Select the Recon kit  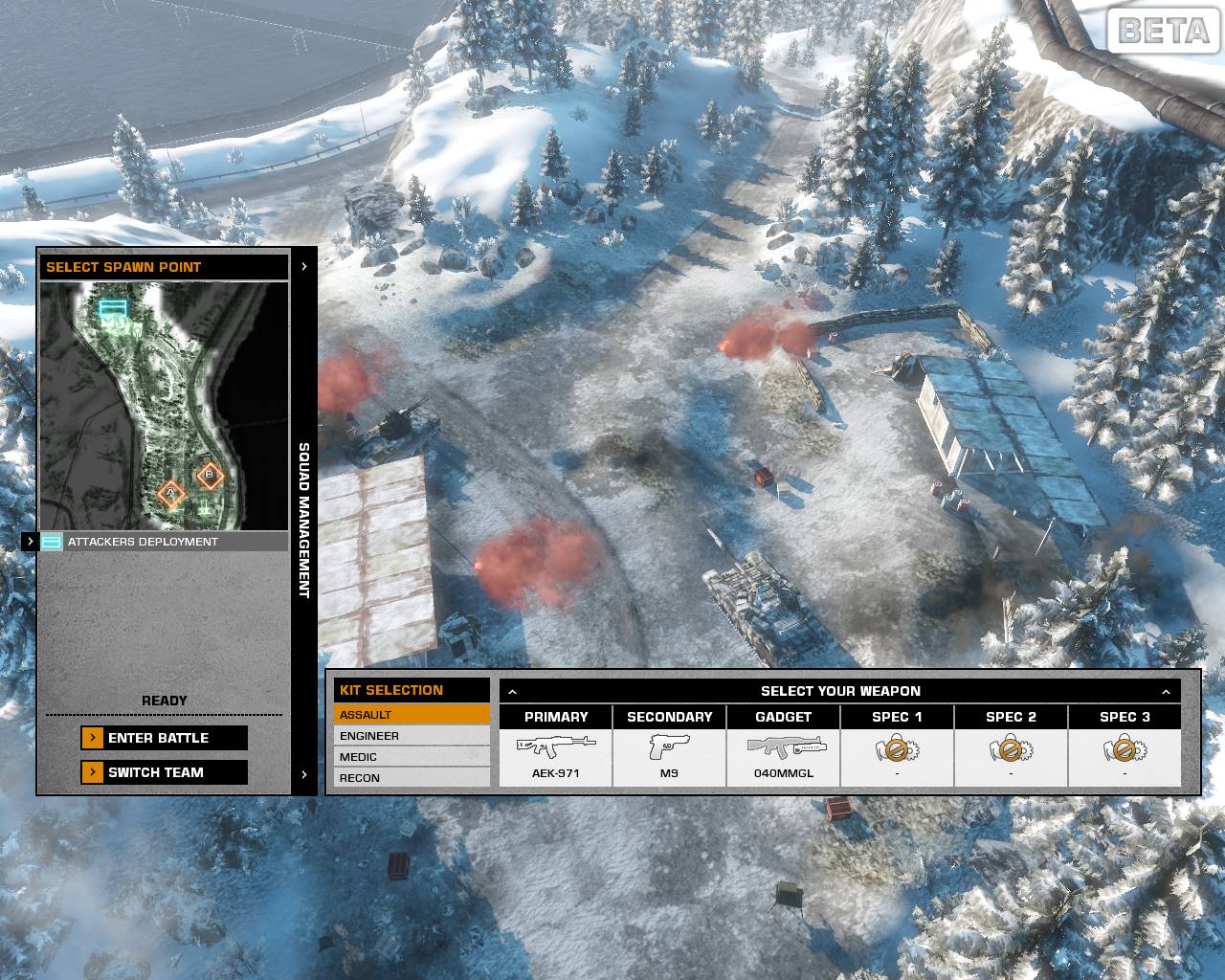412,778
